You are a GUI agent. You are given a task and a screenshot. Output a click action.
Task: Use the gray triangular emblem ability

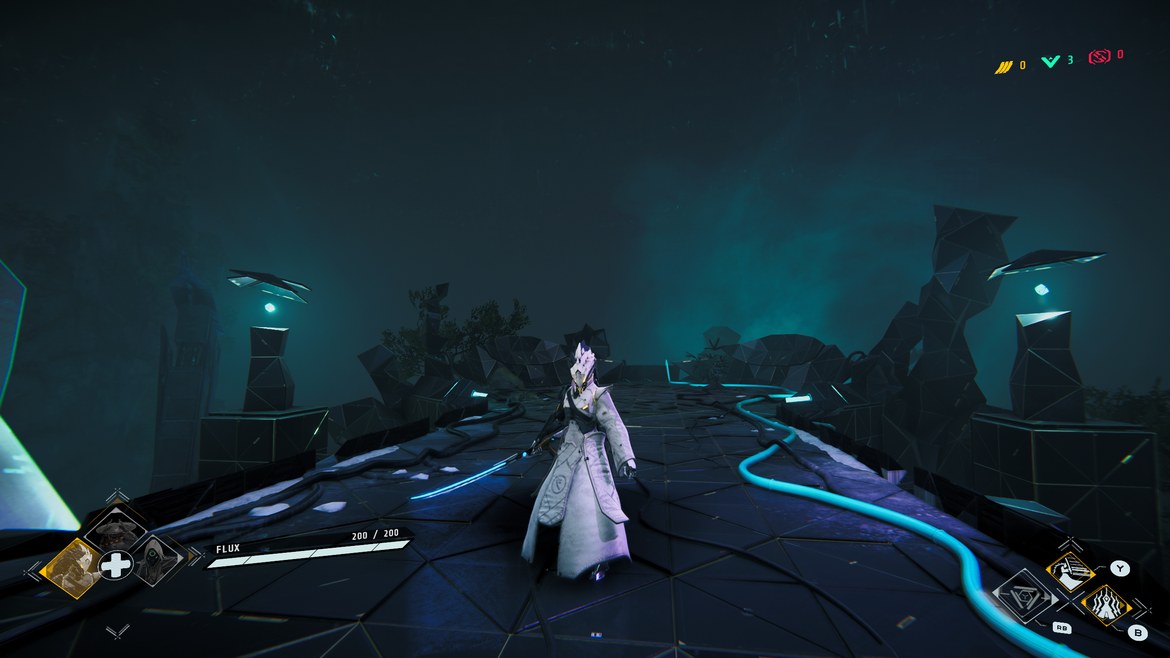[x=1024, y=598]
